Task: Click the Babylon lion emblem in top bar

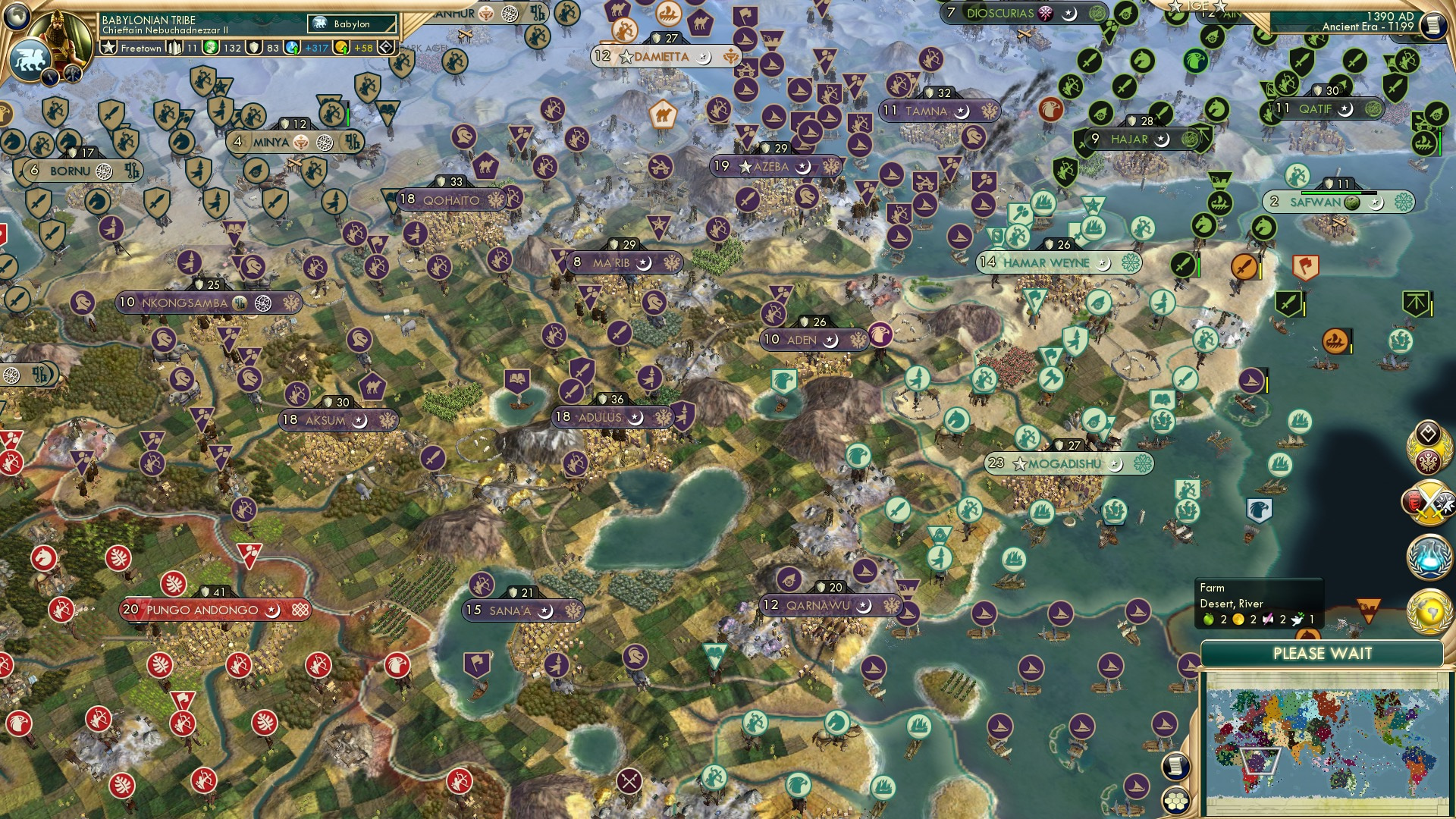Action: click(319, 24)
